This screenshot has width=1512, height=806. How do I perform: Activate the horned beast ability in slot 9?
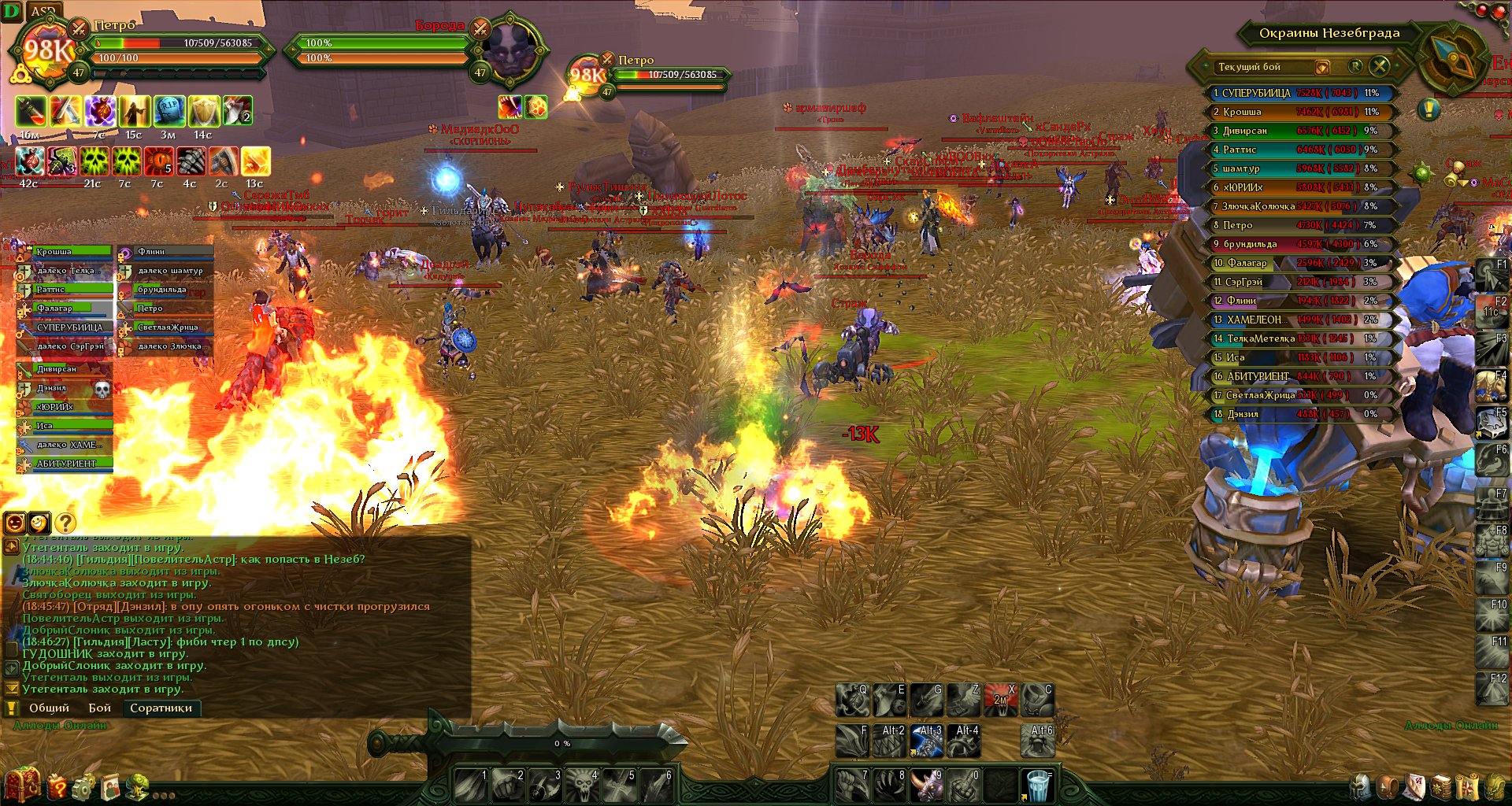click(926, 785)
